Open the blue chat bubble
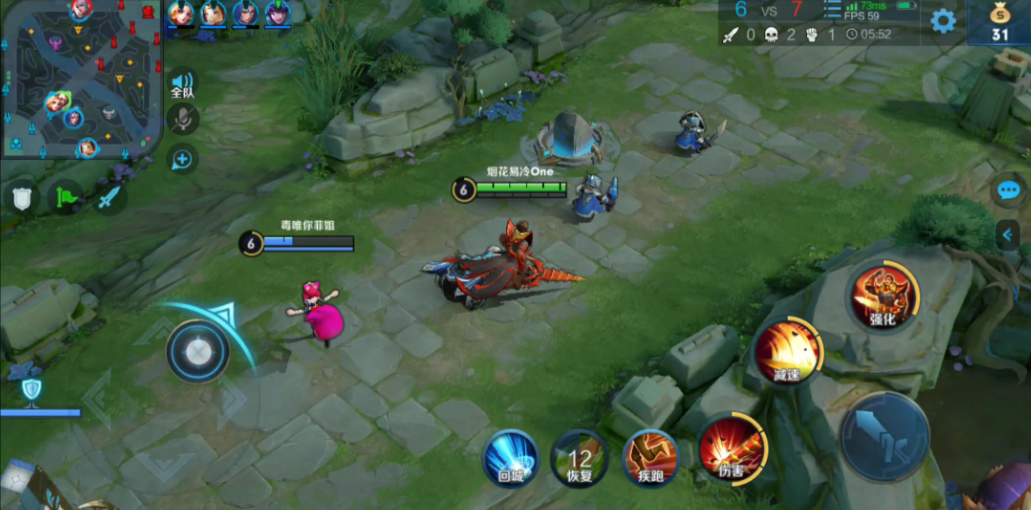The width and height of the screenshot is (1031, 510). pyautogui.click(x=1008, y=190)
